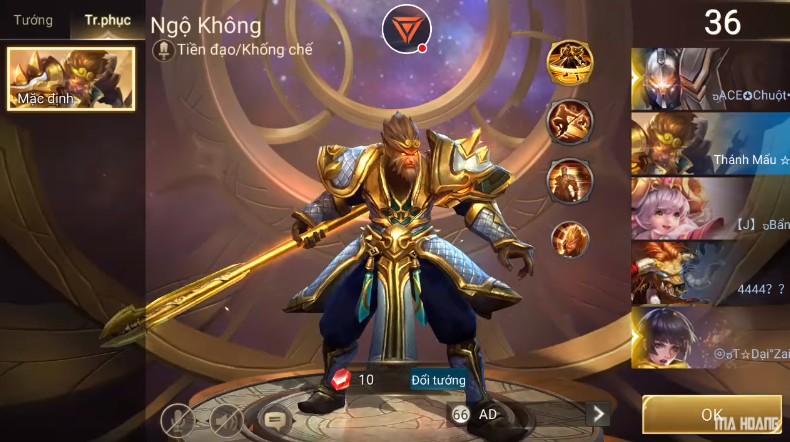Open the 66 AD arcana page selector
This screenshot has height=442, width=790.
(x=476, y=414)
